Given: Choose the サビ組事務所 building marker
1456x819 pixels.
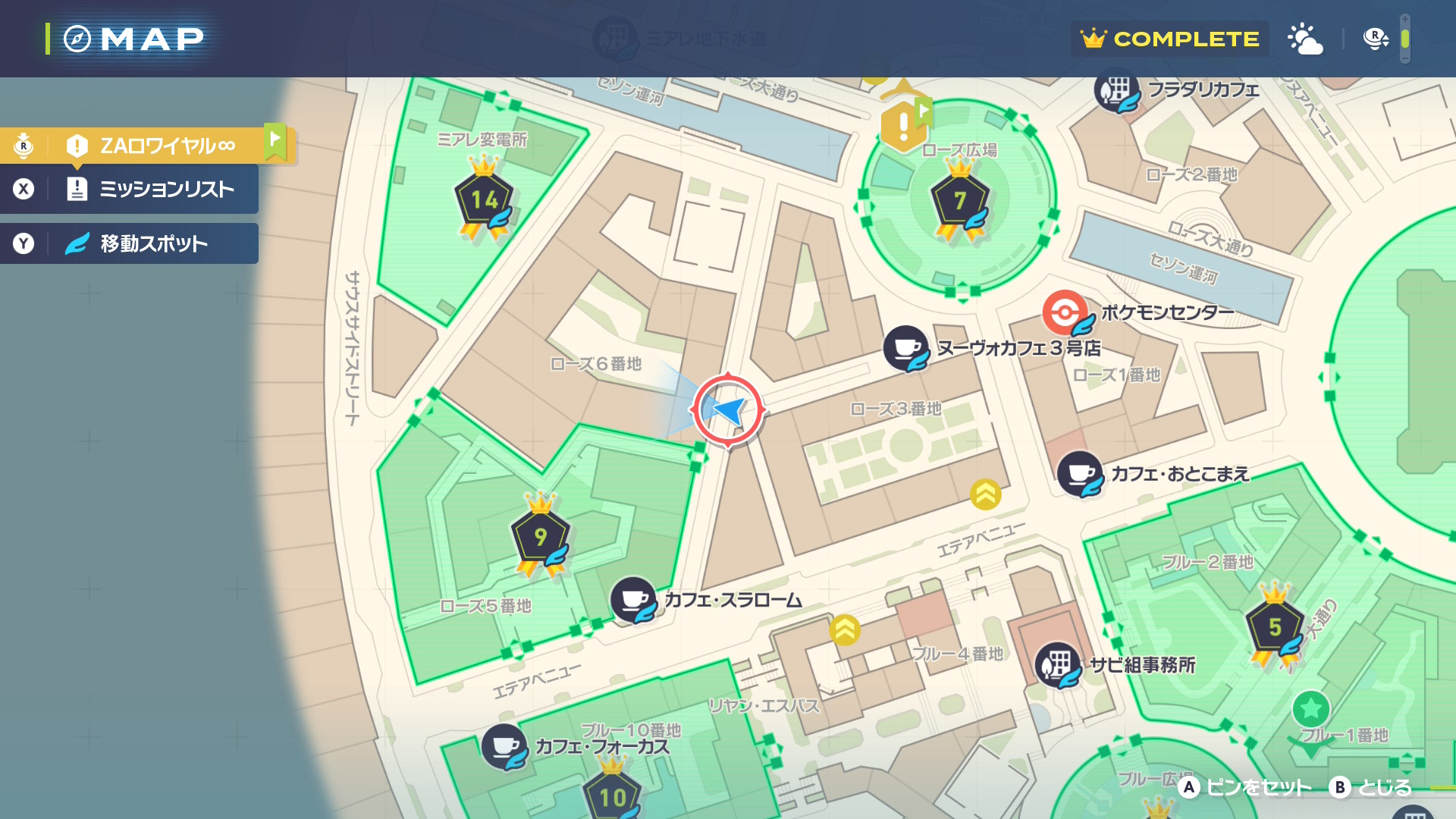Looking at the screenshot, I should pos(1057,665).
